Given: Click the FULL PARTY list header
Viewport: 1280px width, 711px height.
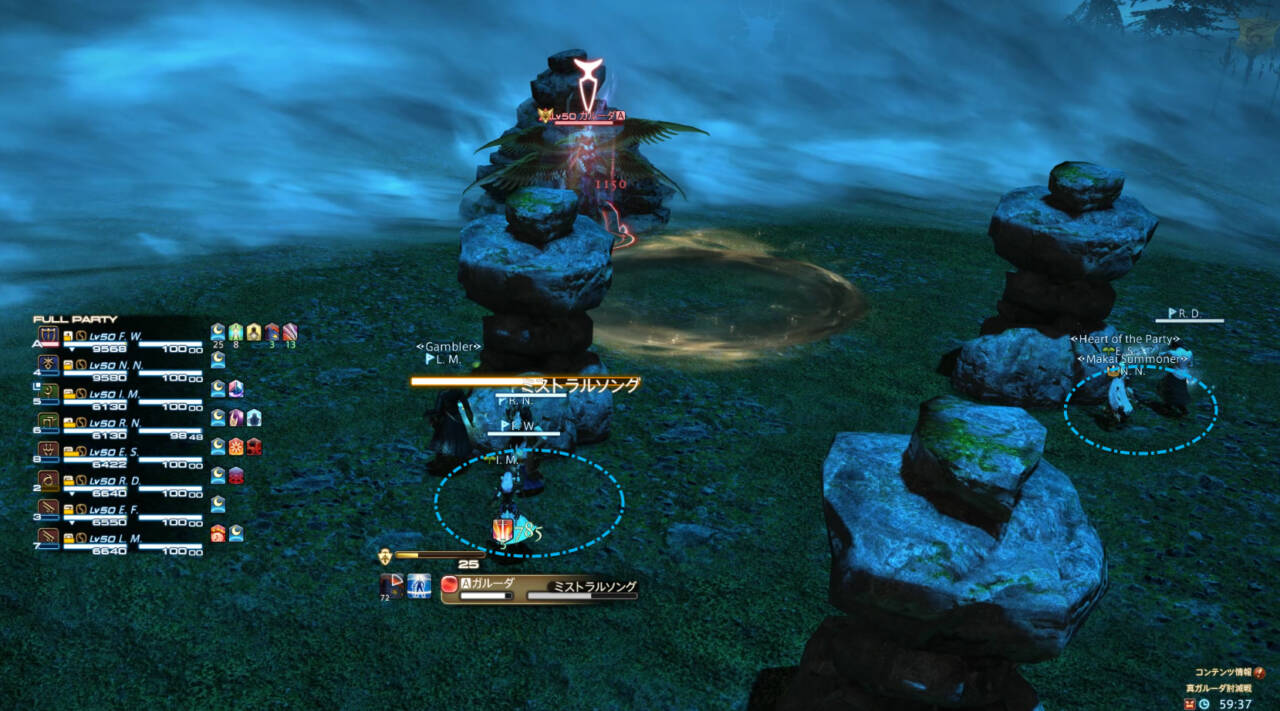Looking at the screenshot, I should coord(75,319).
